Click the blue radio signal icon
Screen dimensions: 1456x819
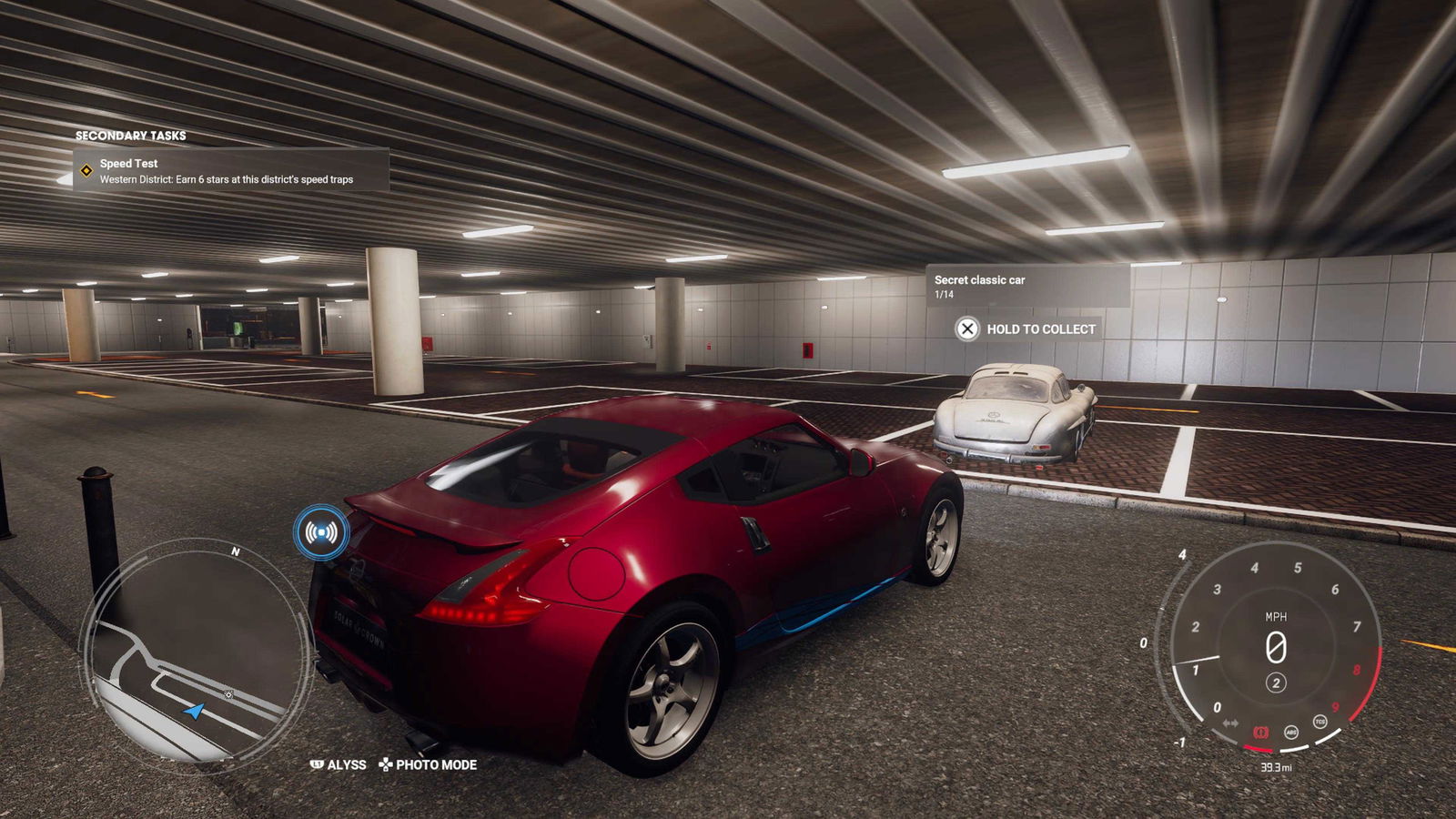pos(321,531)
